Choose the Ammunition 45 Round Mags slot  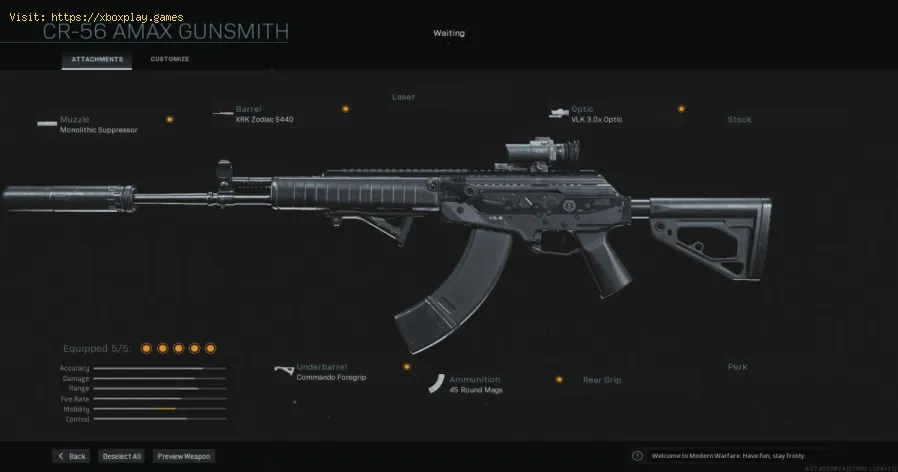coord(475,385)
